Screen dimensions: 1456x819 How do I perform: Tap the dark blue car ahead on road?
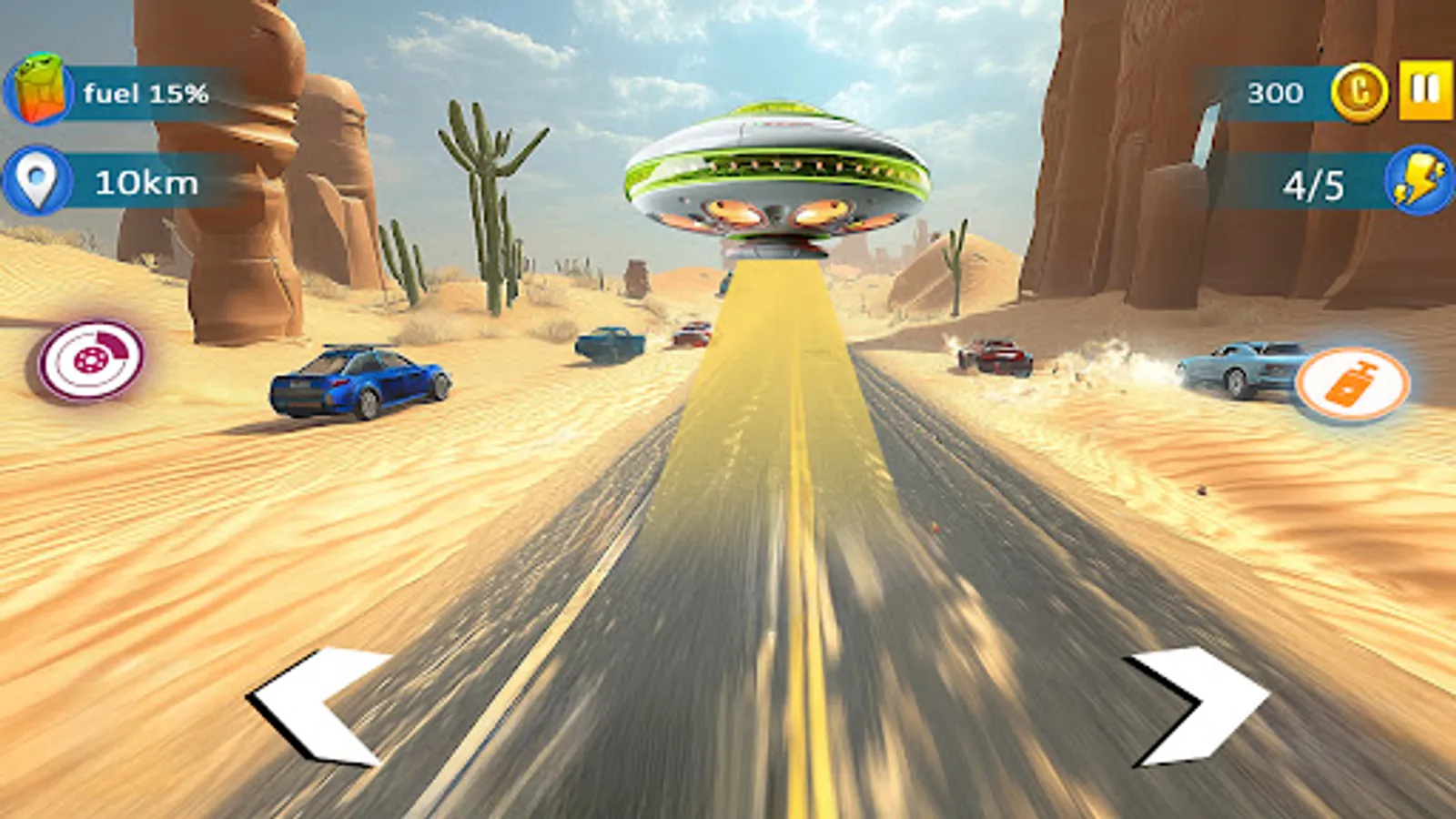610,344
